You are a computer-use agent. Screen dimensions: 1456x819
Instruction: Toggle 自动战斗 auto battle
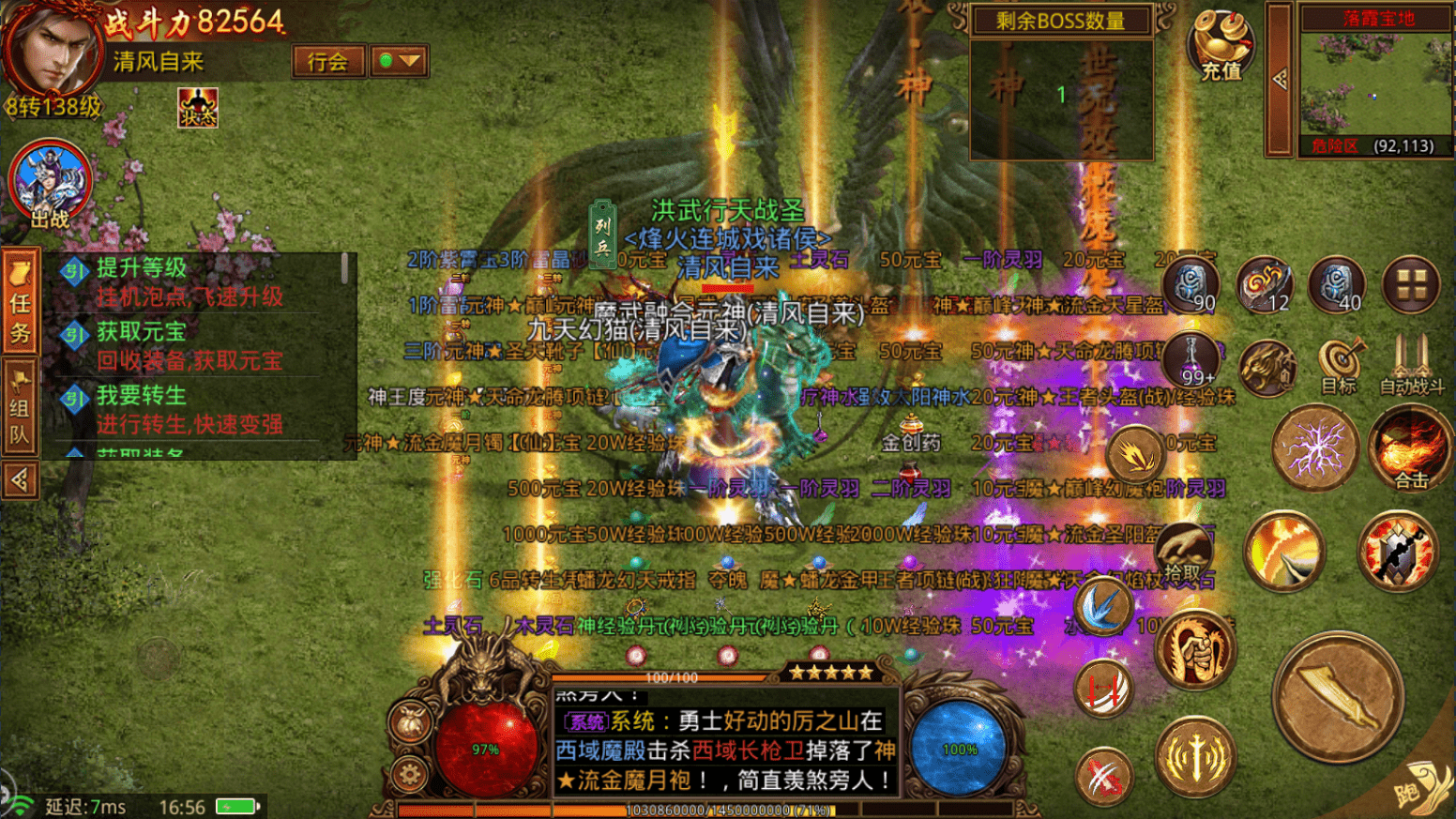click(x=1411, y=365)
